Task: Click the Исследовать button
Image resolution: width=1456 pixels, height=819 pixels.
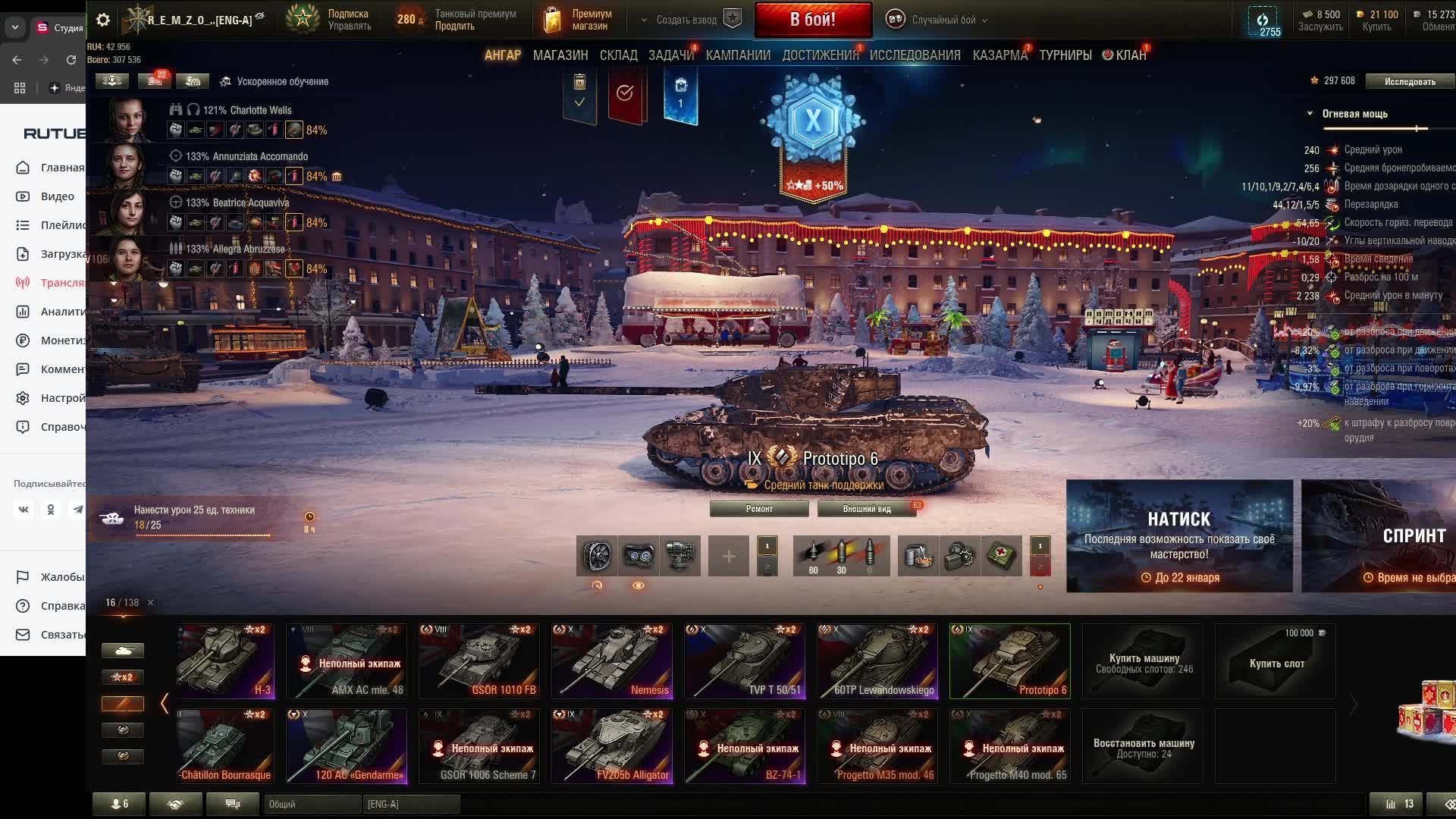Action: (1409, 81)
